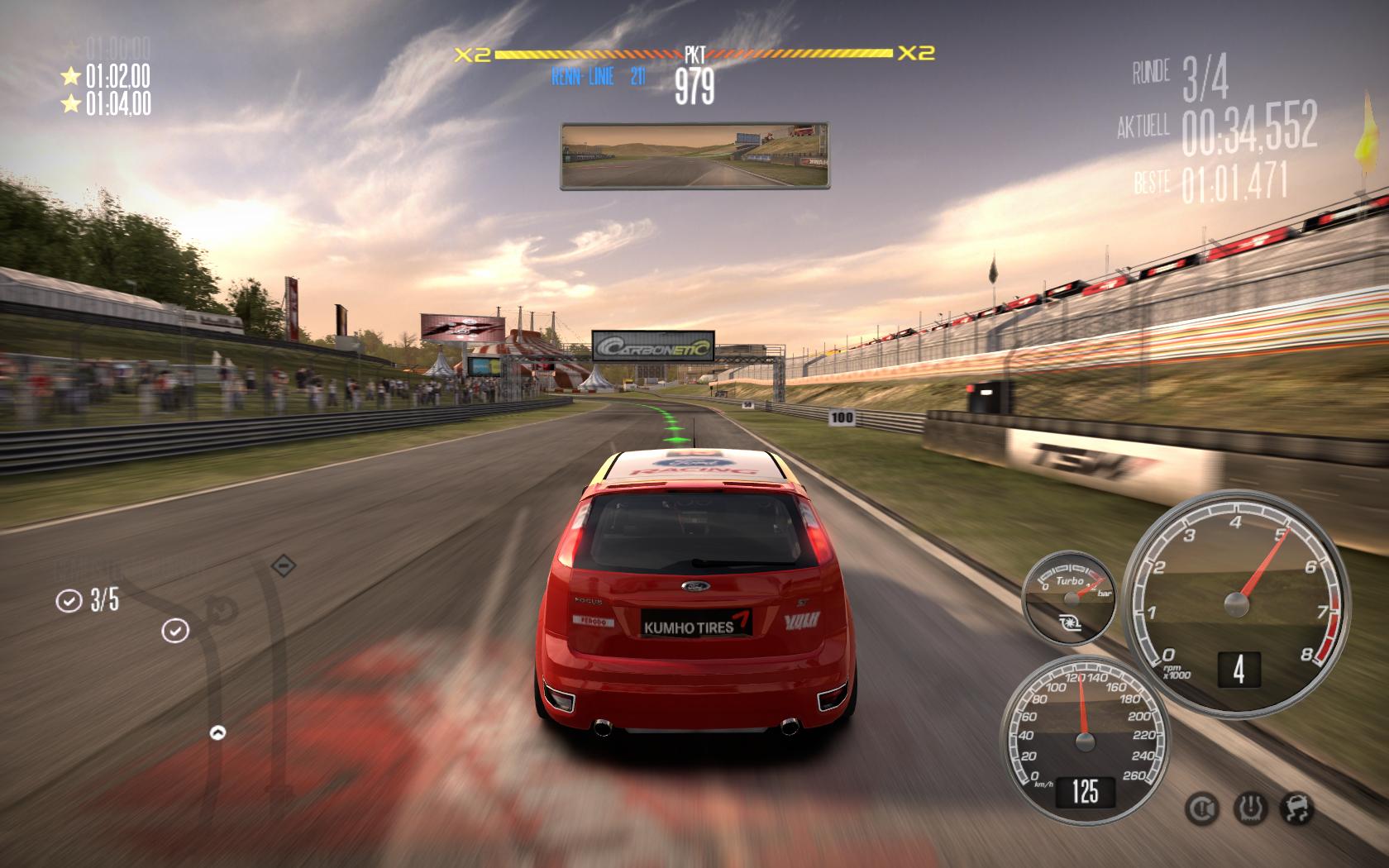Select the ABS brake warning icon
1389x868 pixels.
point(1200,808)
